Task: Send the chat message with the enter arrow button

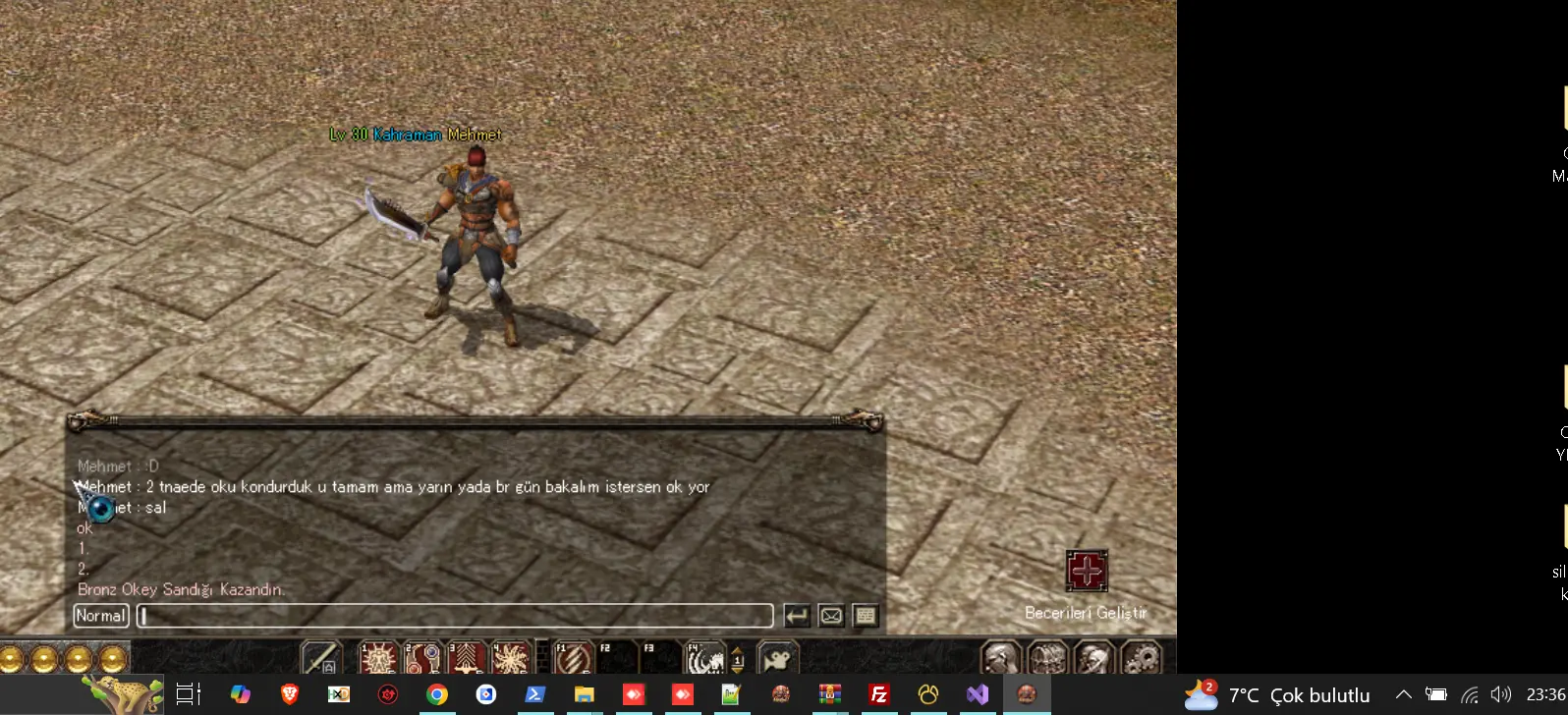Action: click(797, 616)
